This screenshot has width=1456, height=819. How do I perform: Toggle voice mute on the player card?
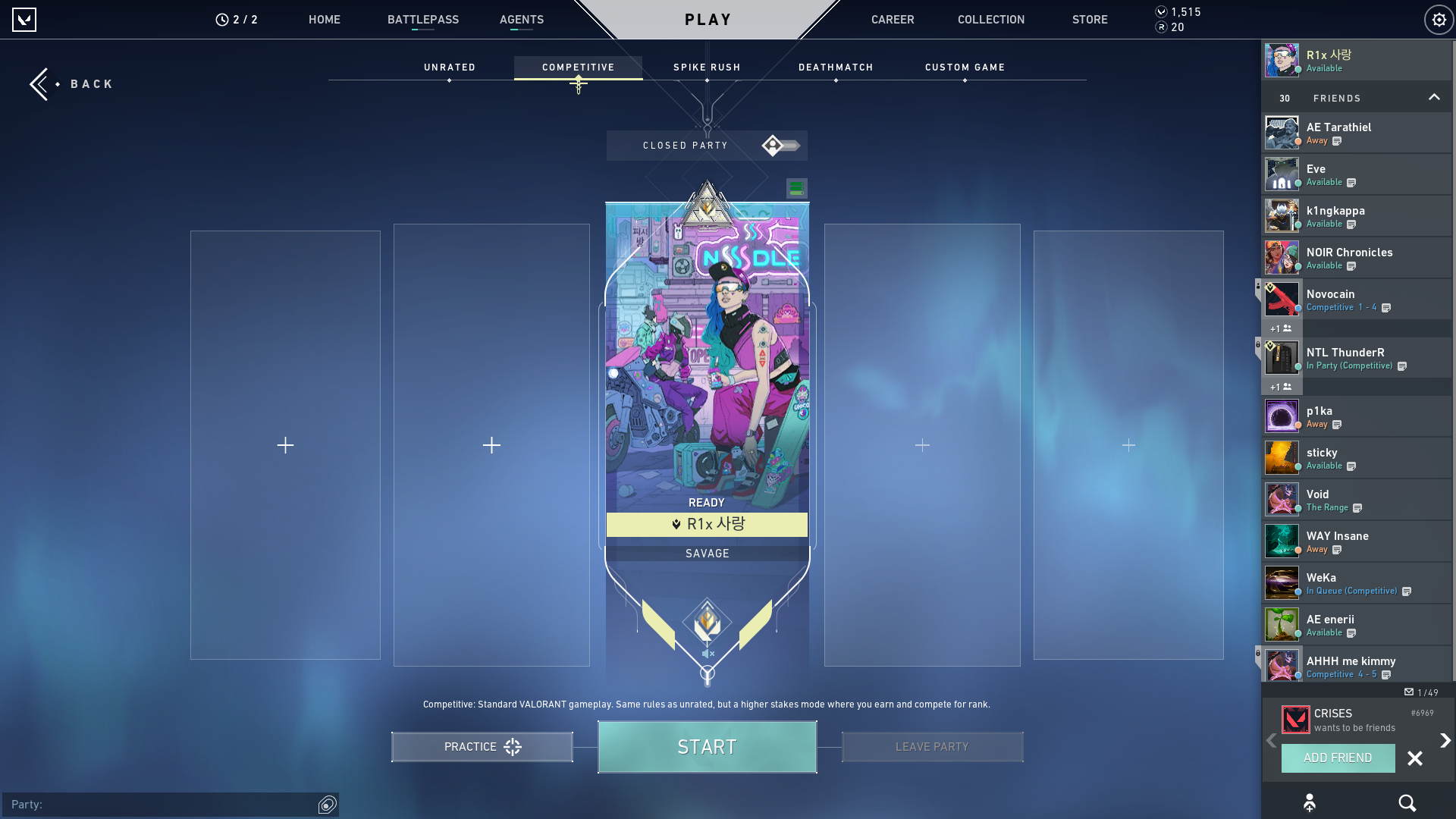707,654
